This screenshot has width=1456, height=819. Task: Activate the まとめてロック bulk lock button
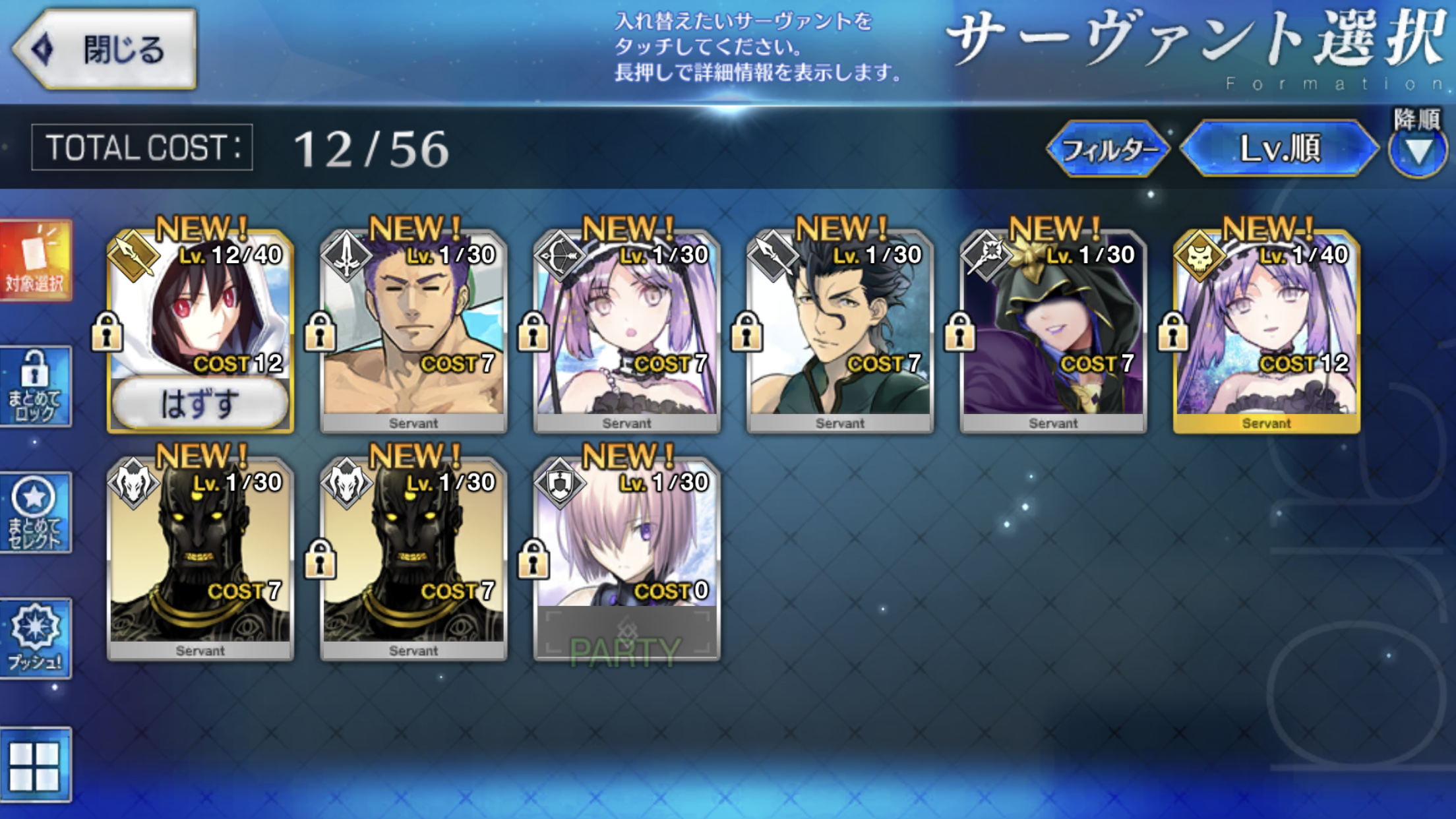click(36, 386)
